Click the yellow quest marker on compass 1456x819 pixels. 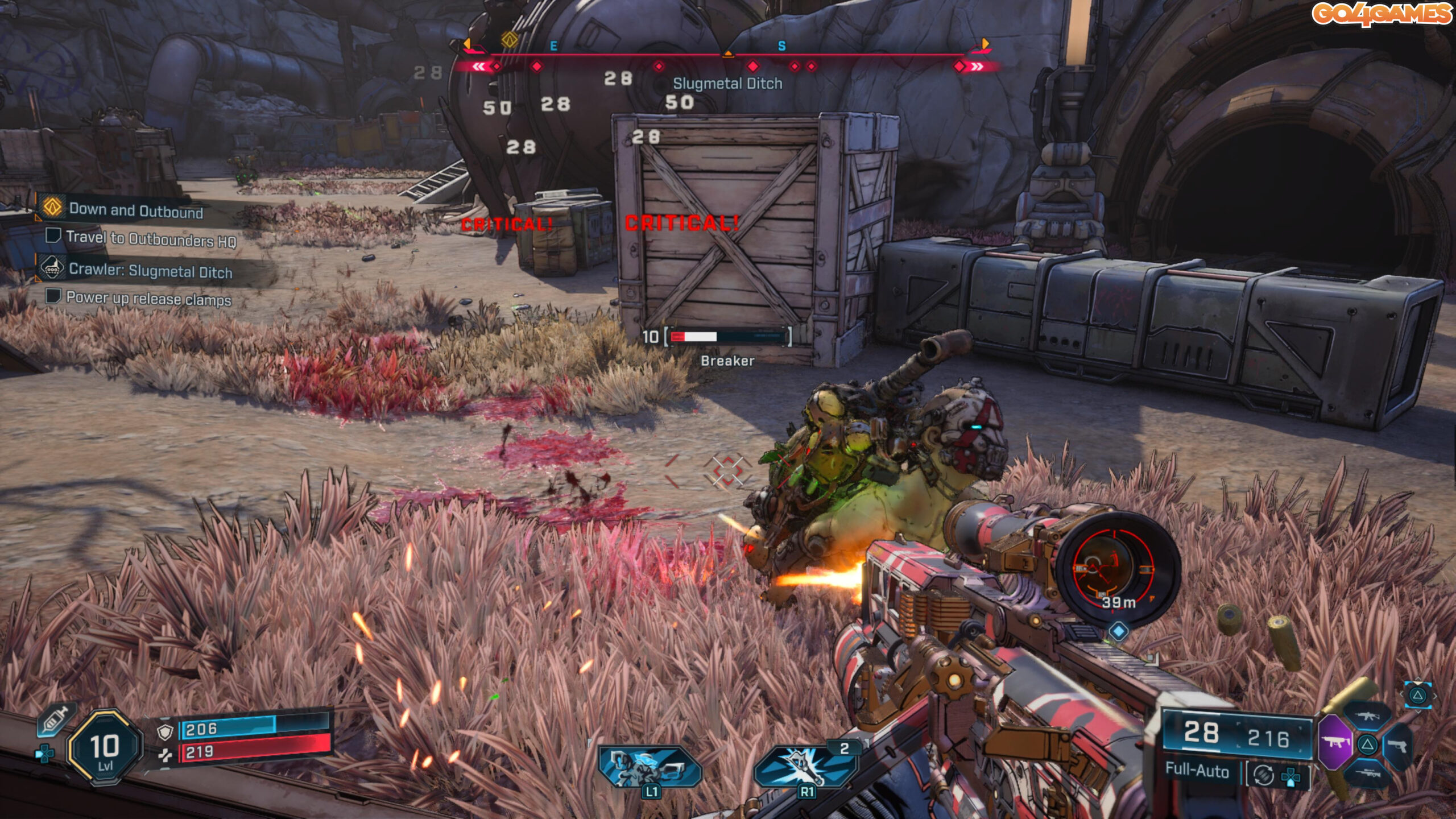tap(509, 40)
